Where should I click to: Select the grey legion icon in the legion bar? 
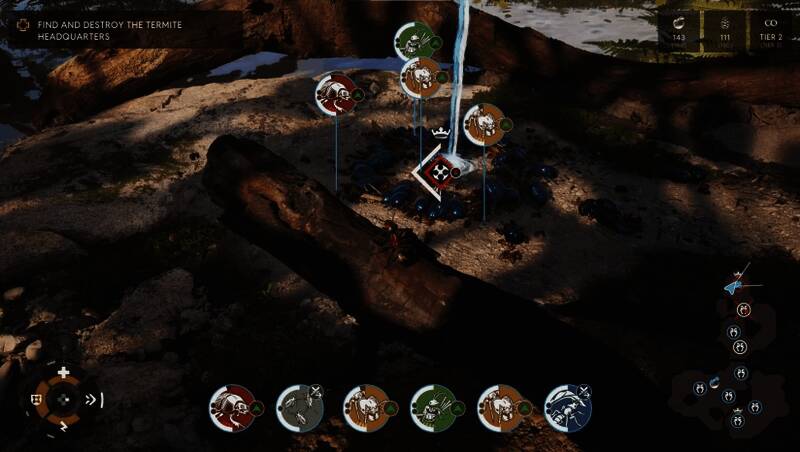(x=299, y=408)
